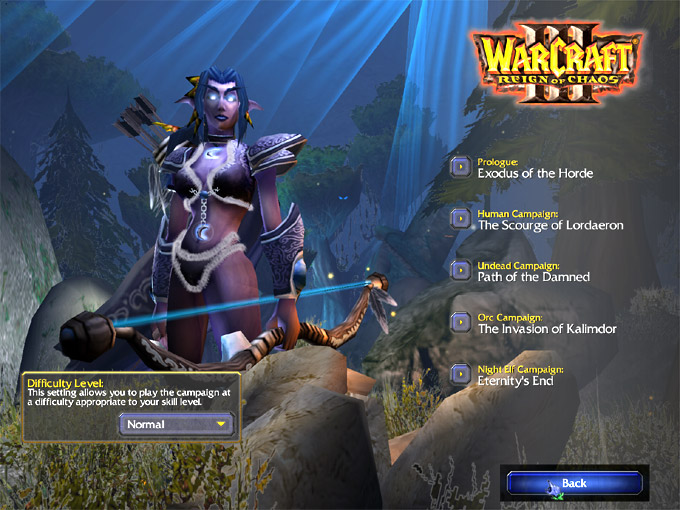
Task: Pick Orc Campaign: The Invasion of Kalimdor
Action: tap(461, 323)
